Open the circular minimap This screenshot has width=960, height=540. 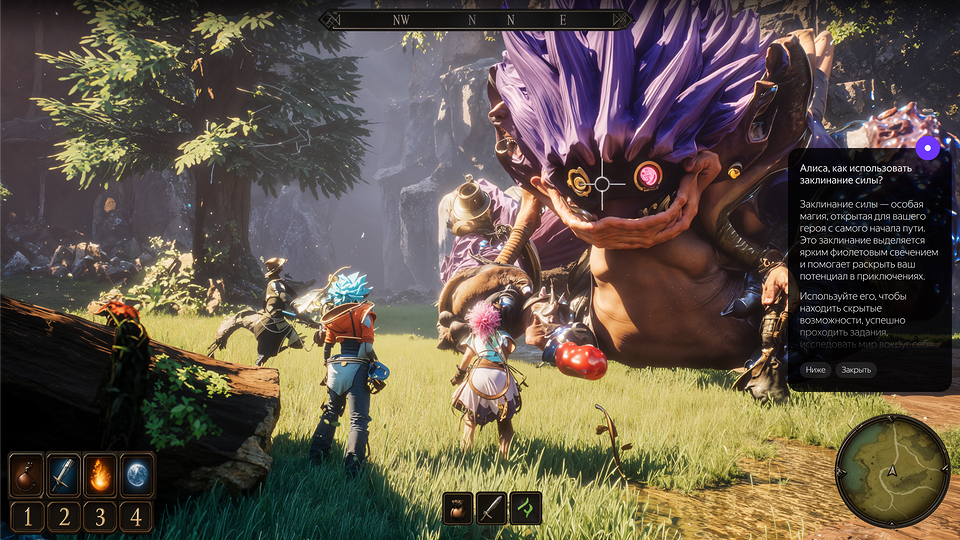tap(892, 469)
